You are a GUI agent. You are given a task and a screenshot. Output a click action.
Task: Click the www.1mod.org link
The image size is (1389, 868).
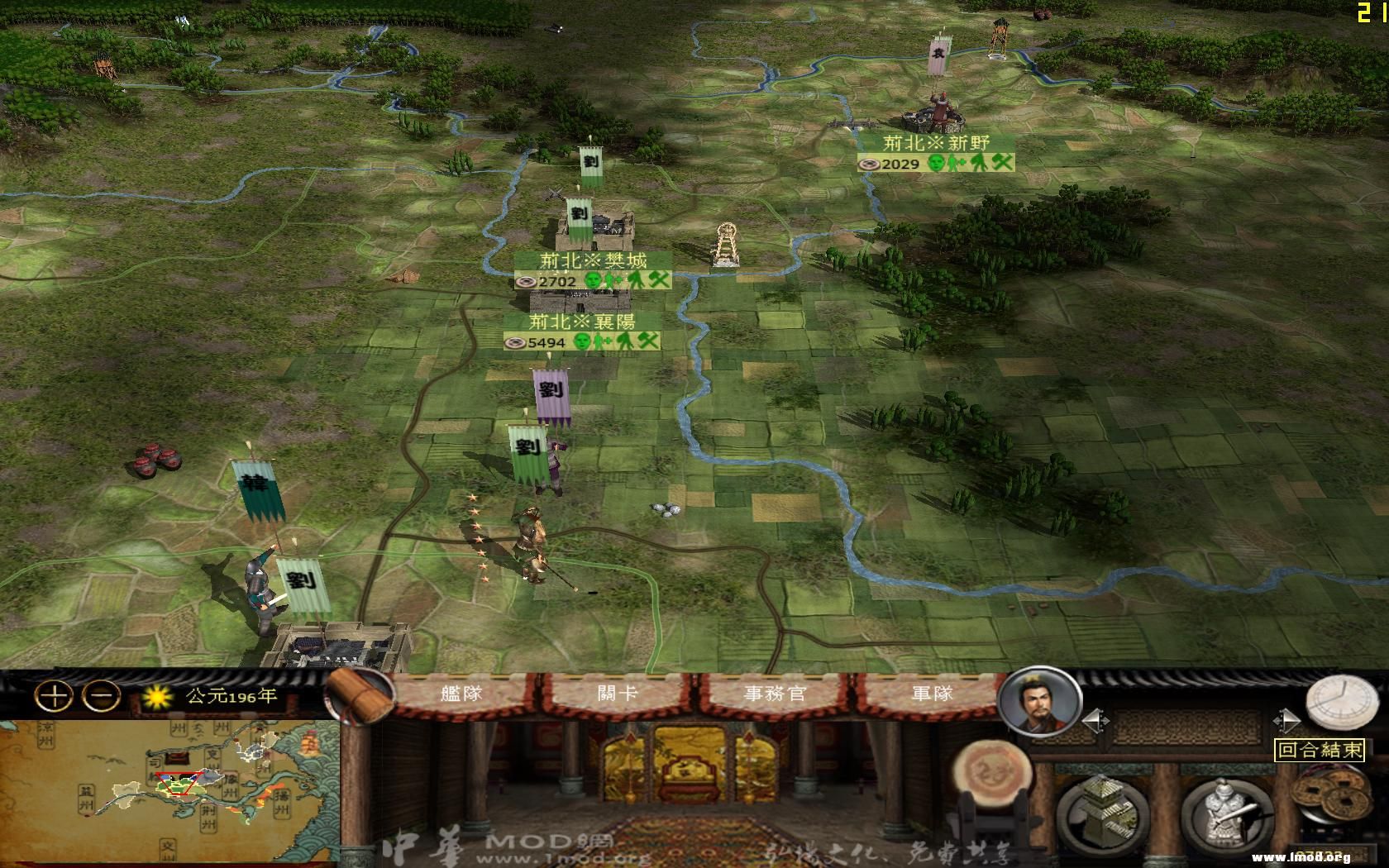[1304, 858]
